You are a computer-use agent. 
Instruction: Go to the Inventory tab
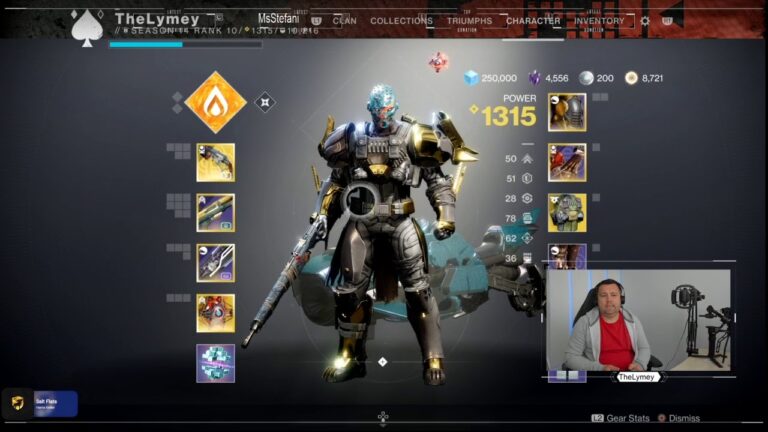tap(599, 20)
